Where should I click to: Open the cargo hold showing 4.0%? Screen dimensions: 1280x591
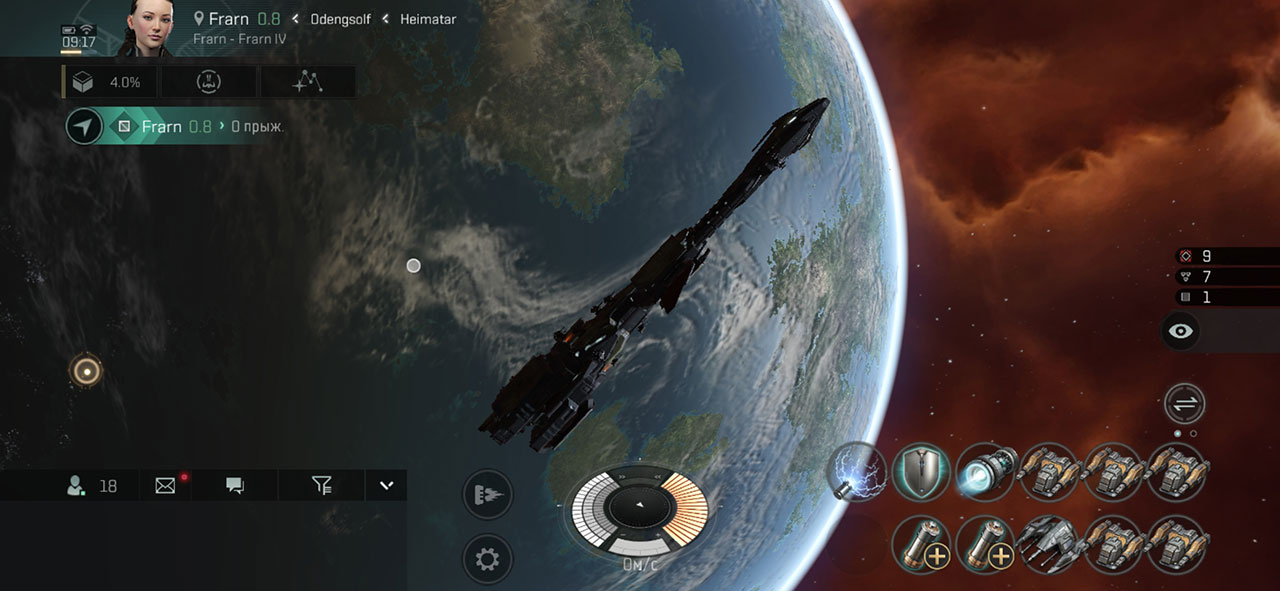[110, 82]
